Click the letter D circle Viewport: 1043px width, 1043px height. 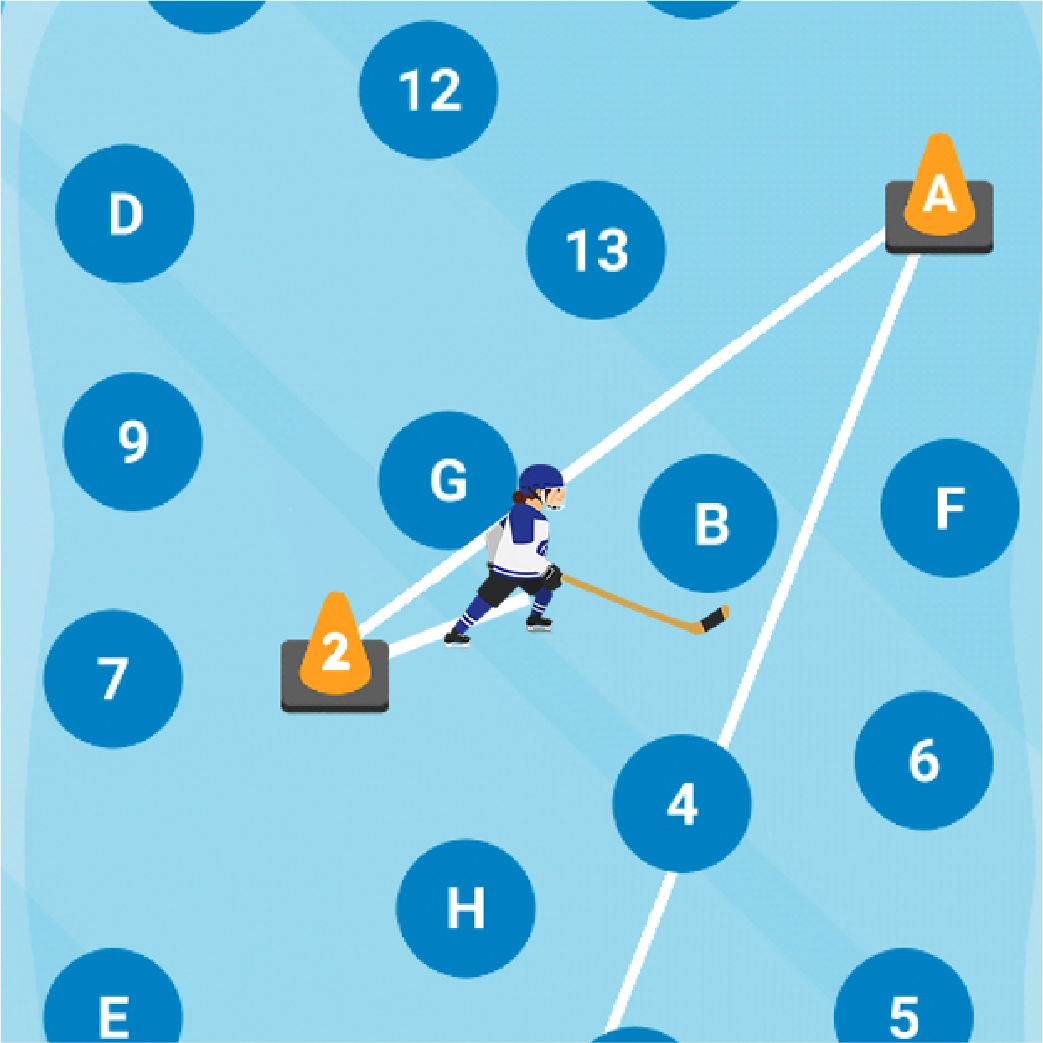click(125, 214)
